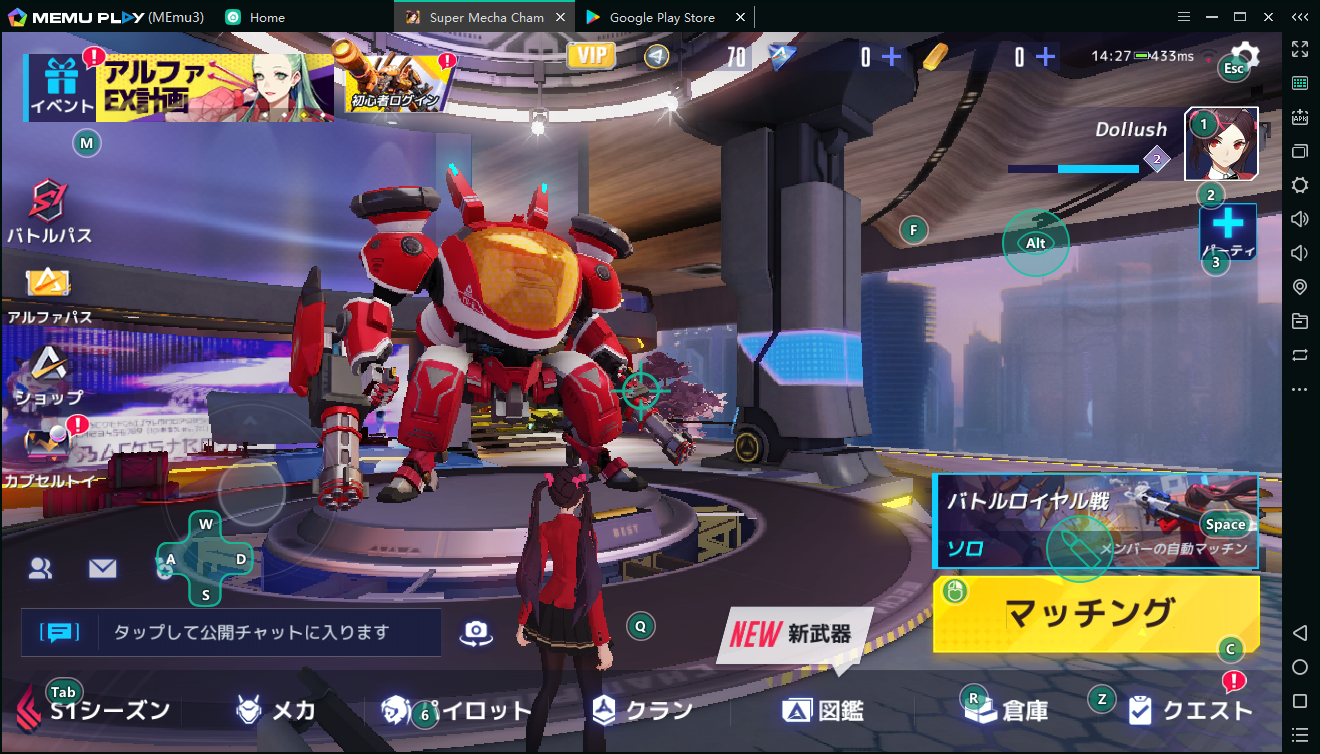Open the mail inbox icon
This screenshot has height=754, width=1320.
tap(101, 568)
